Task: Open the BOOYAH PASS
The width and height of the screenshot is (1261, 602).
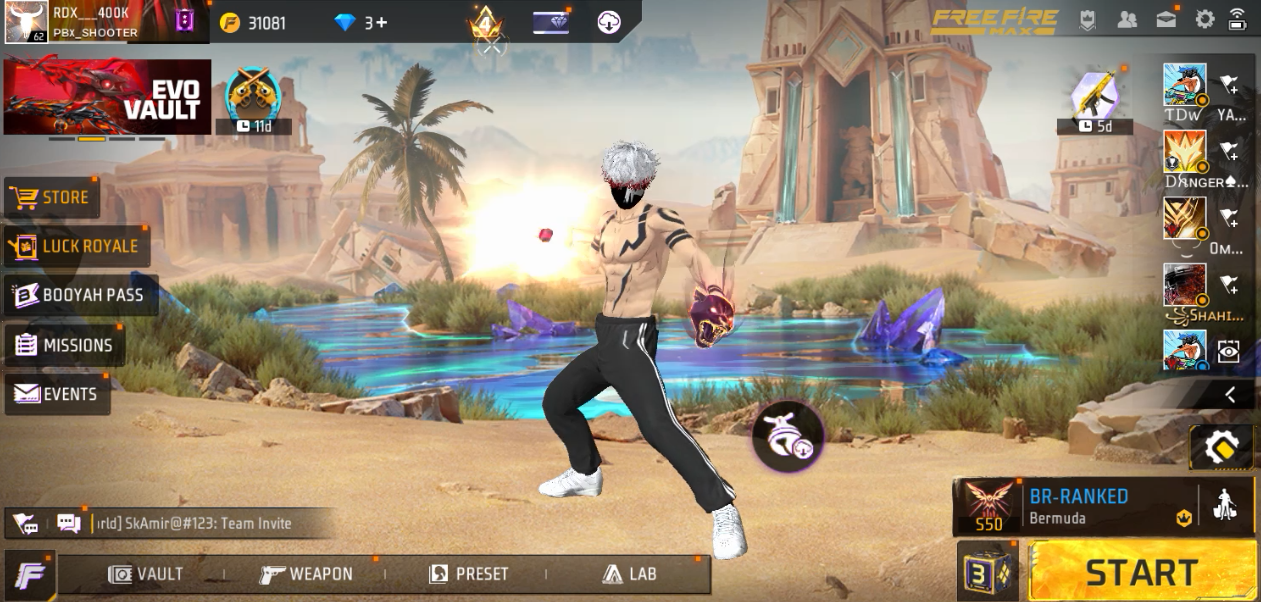Action: pyautogui.click(x=80, y=295)
